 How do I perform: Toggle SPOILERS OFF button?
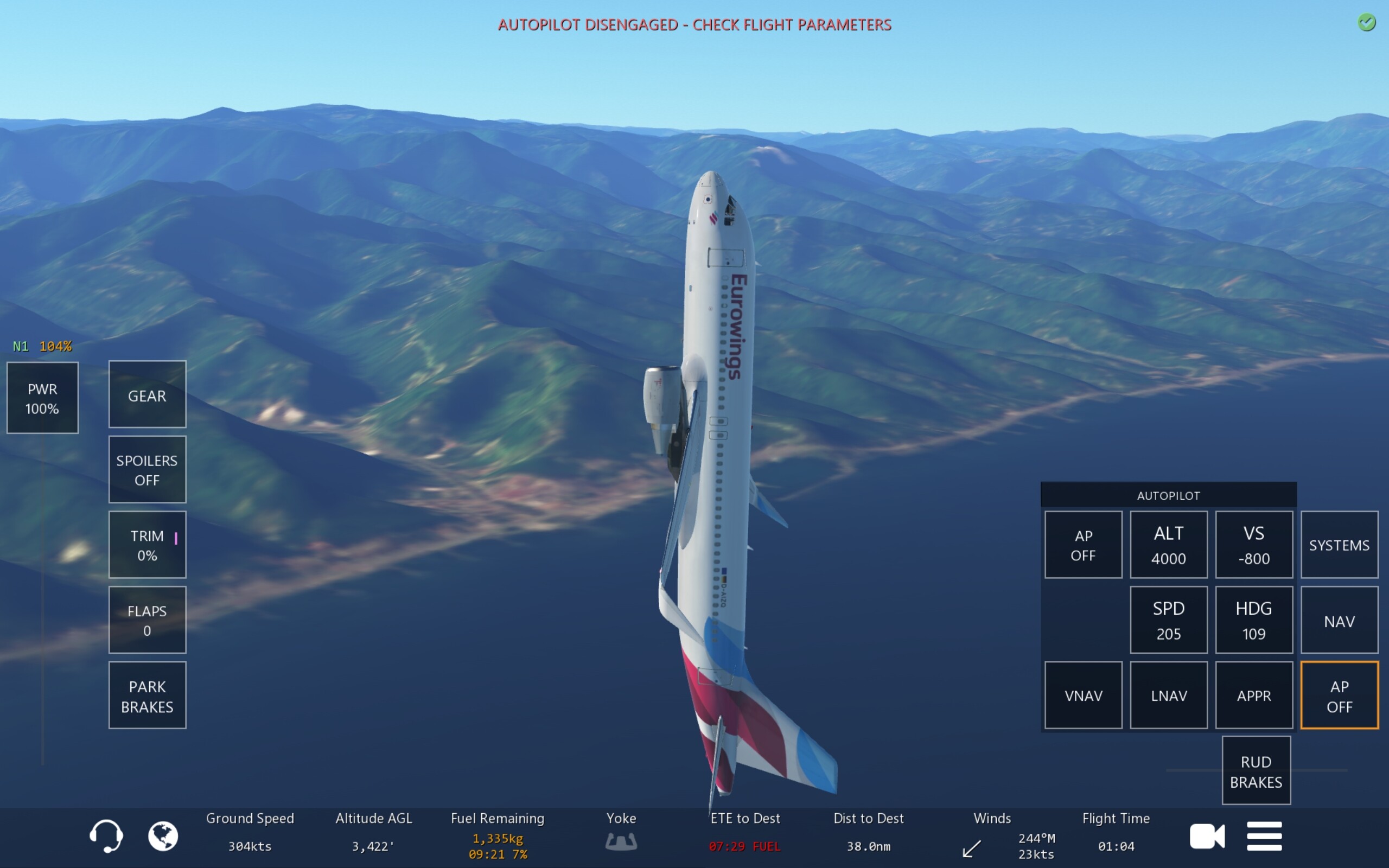[147, 470]
